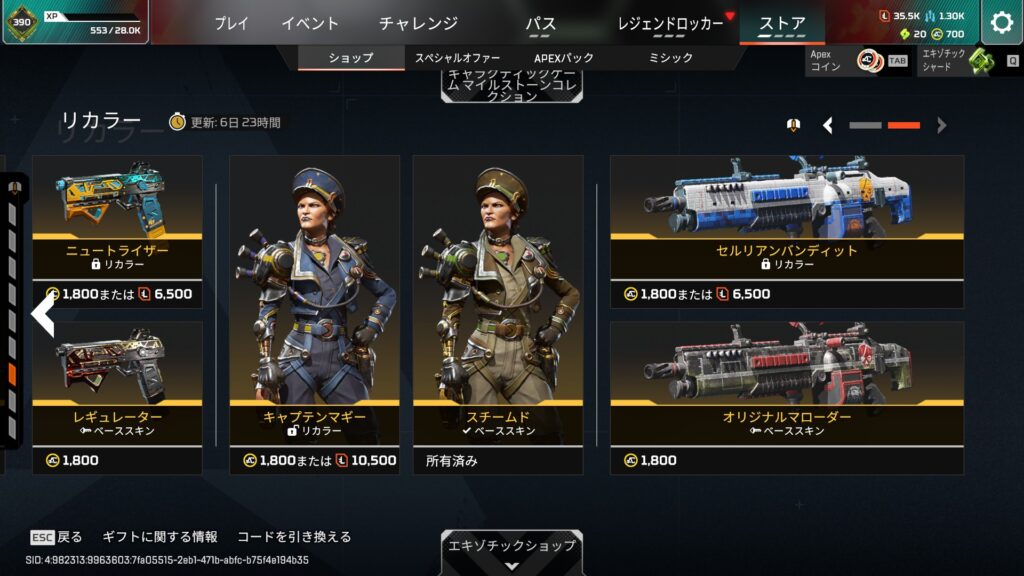The image size is (1024, 576).
Task: Open the APEXパック sub-tab
Action: click(567, 58)
